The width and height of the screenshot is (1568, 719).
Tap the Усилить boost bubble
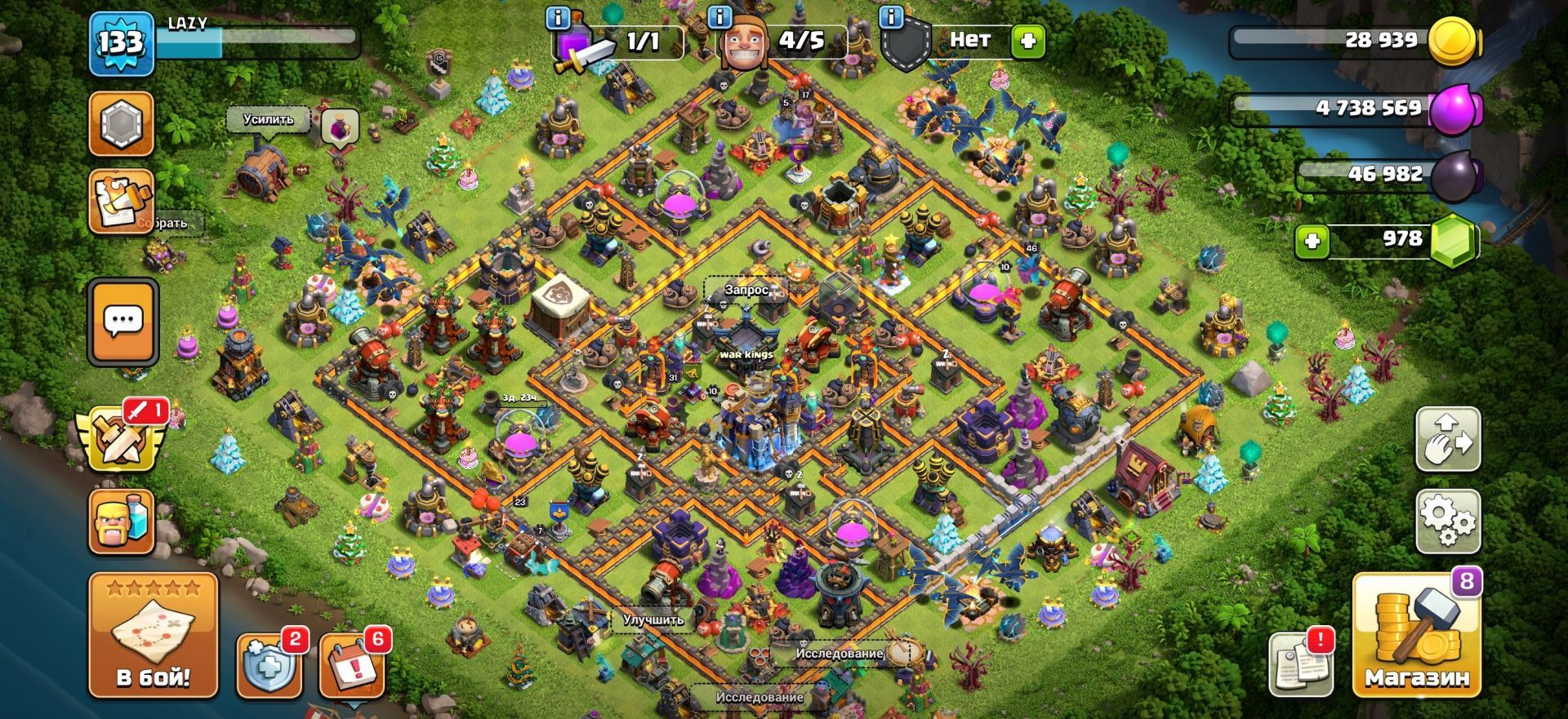pos(268,119)
